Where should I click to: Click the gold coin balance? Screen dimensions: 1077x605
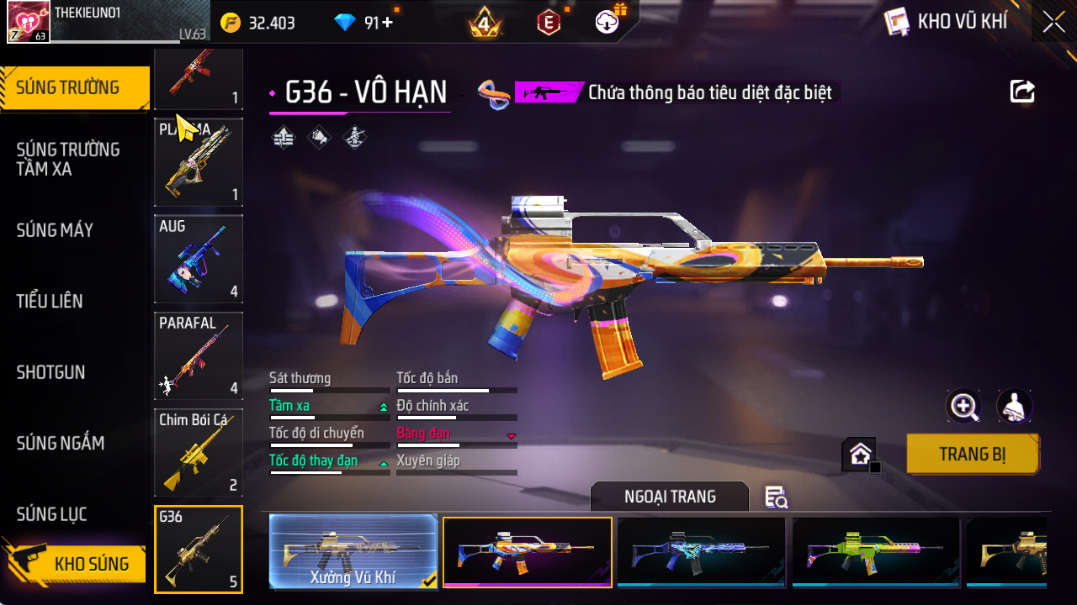tap(258, 22)
